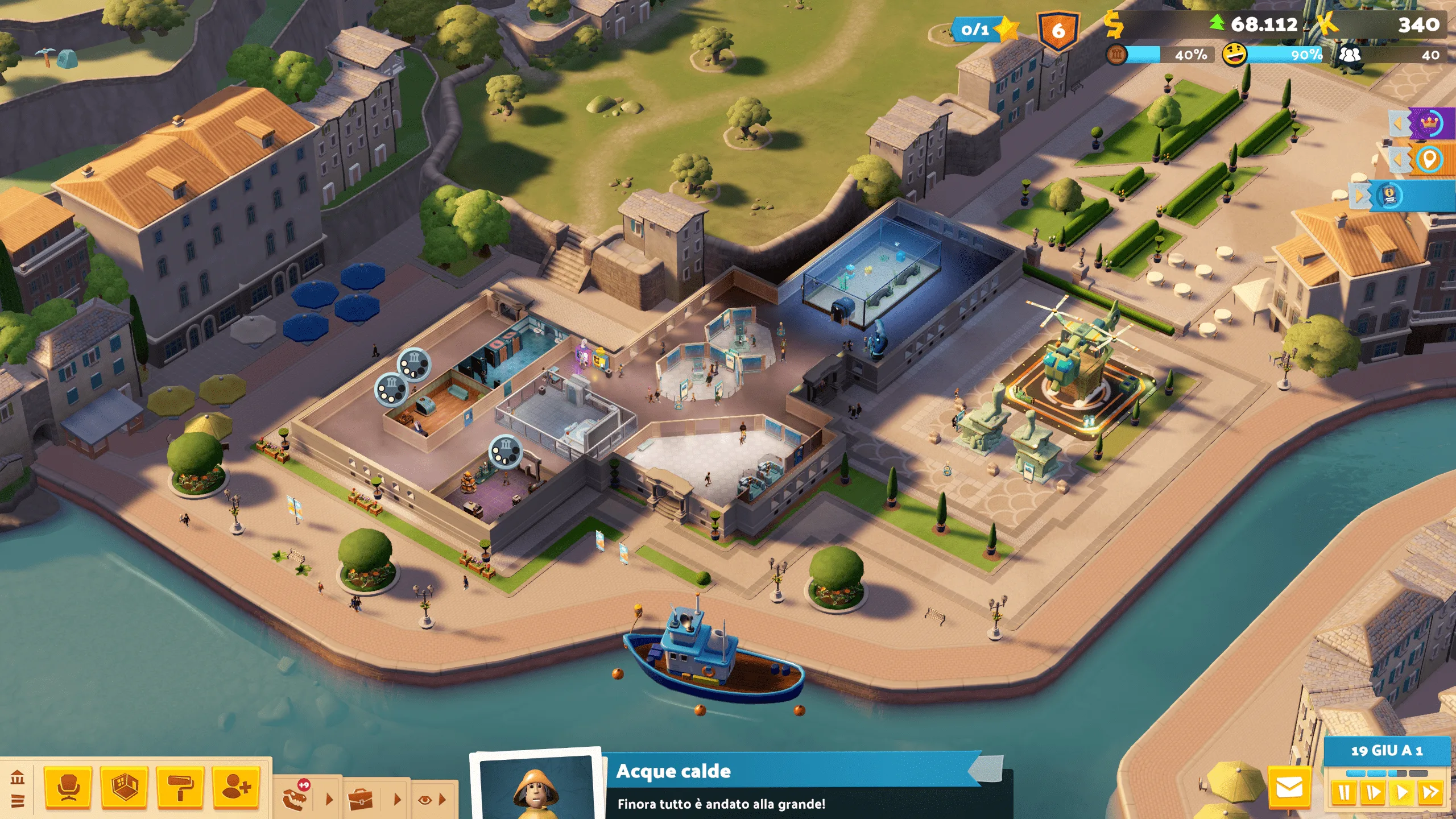Click the orange level 6 shield badge

(1058, 30)
